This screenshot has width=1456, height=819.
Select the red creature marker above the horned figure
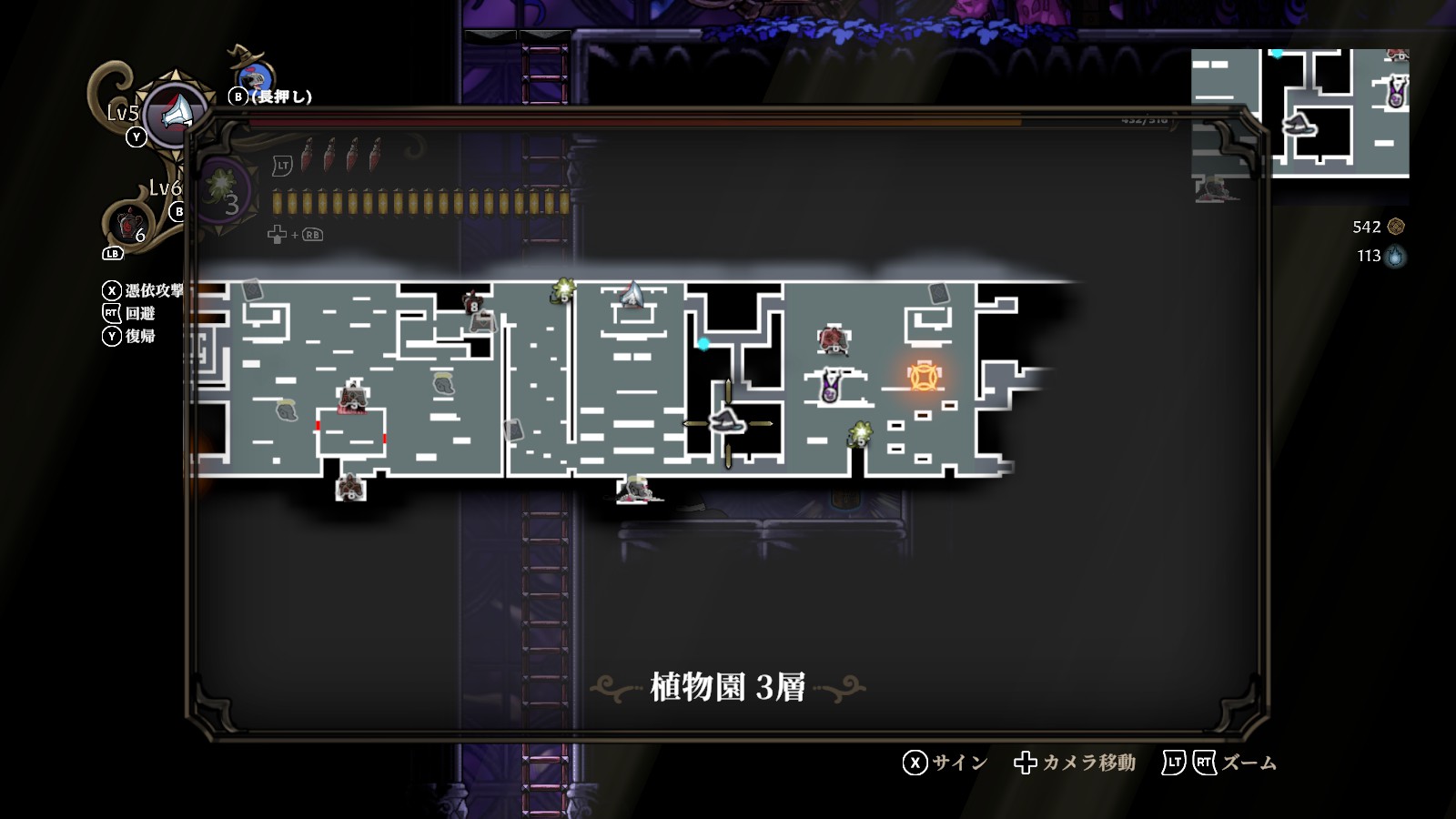pos(832,339)
